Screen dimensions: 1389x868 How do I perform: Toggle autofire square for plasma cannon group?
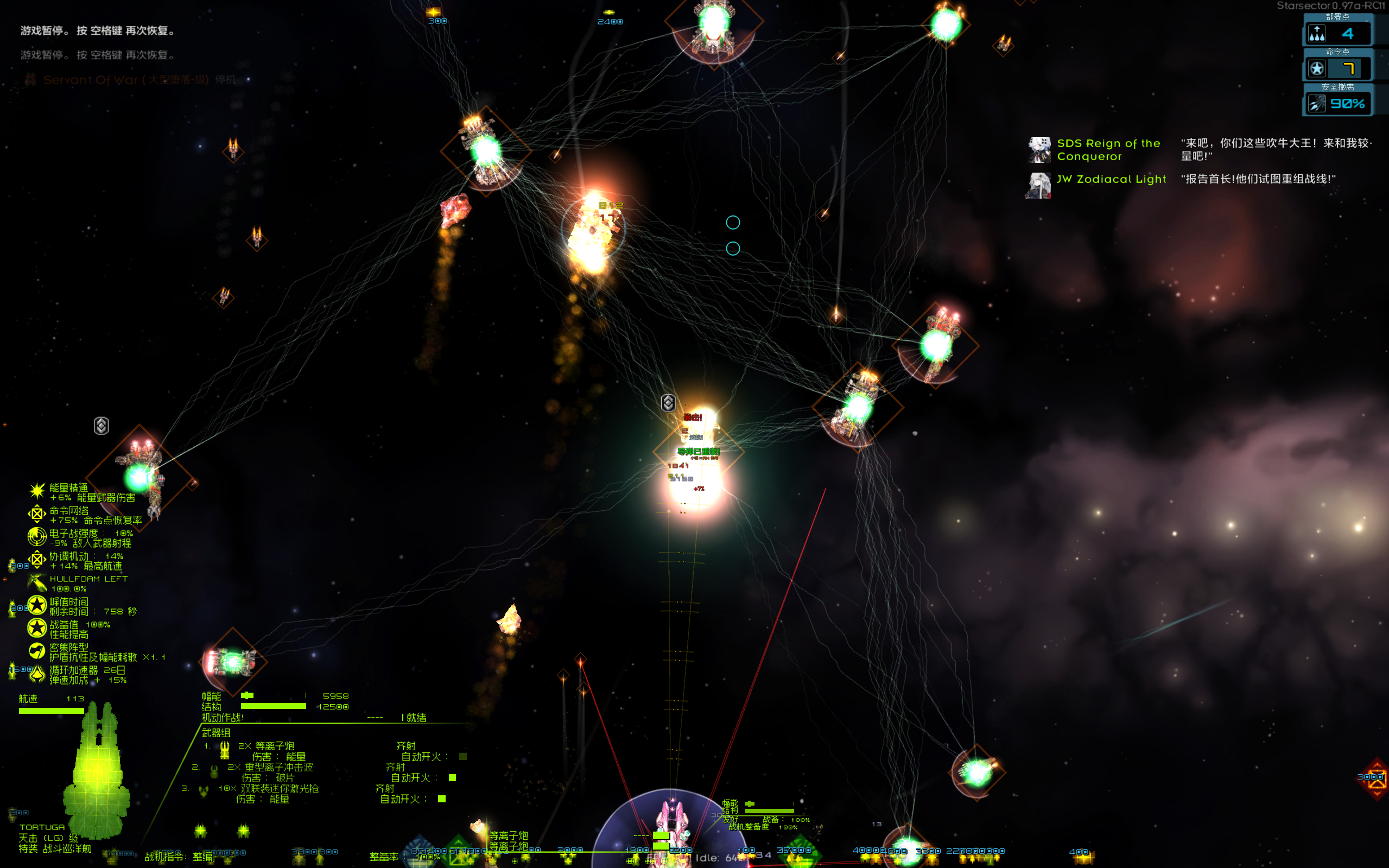click(x=462, y=757)
